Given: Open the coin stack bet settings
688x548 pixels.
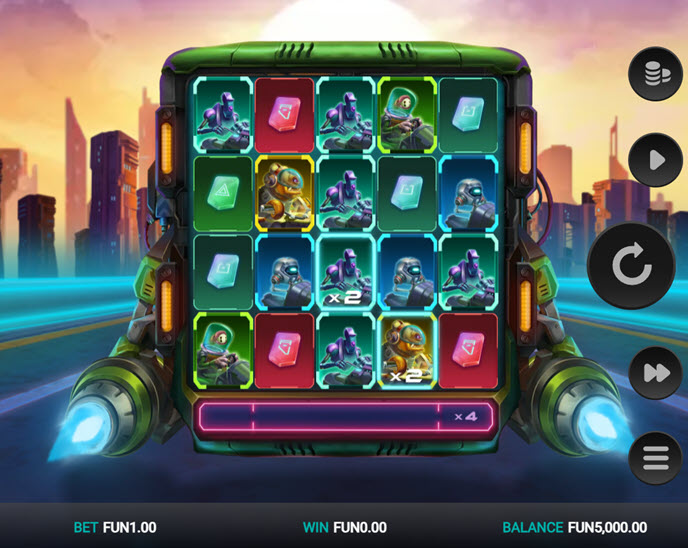Looking at the screenshot, I should coord(655,73).
